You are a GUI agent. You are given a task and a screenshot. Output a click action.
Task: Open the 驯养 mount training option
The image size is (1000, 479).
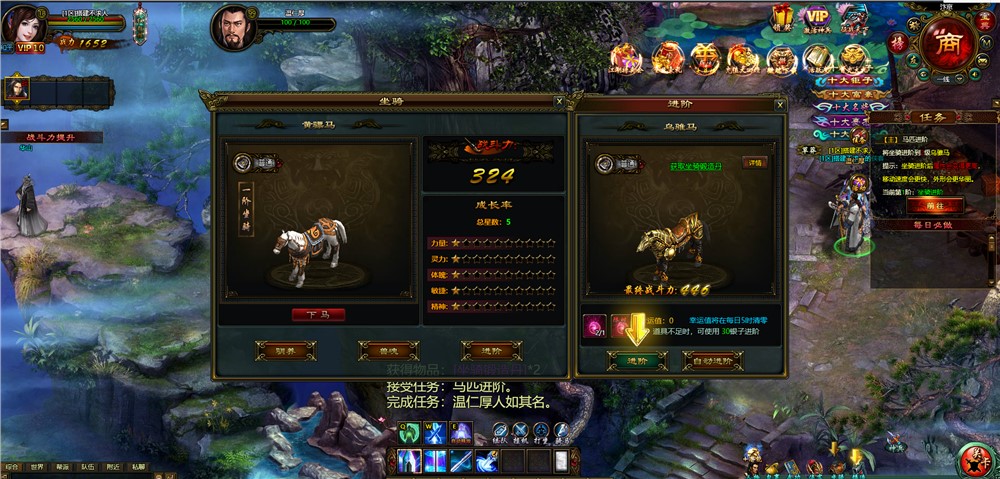pos(285,350)
